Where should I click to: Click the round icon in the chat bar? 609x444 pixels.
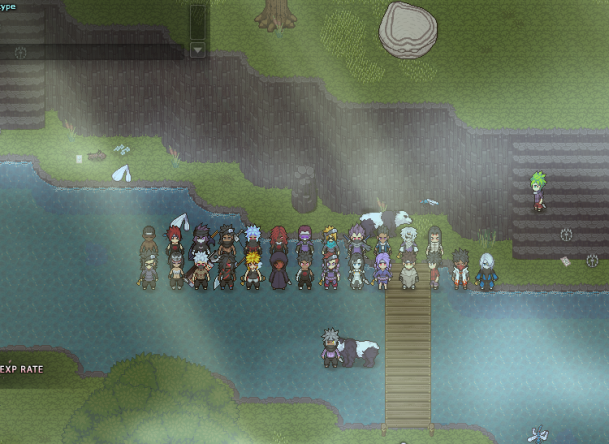(x=20, y=51)
